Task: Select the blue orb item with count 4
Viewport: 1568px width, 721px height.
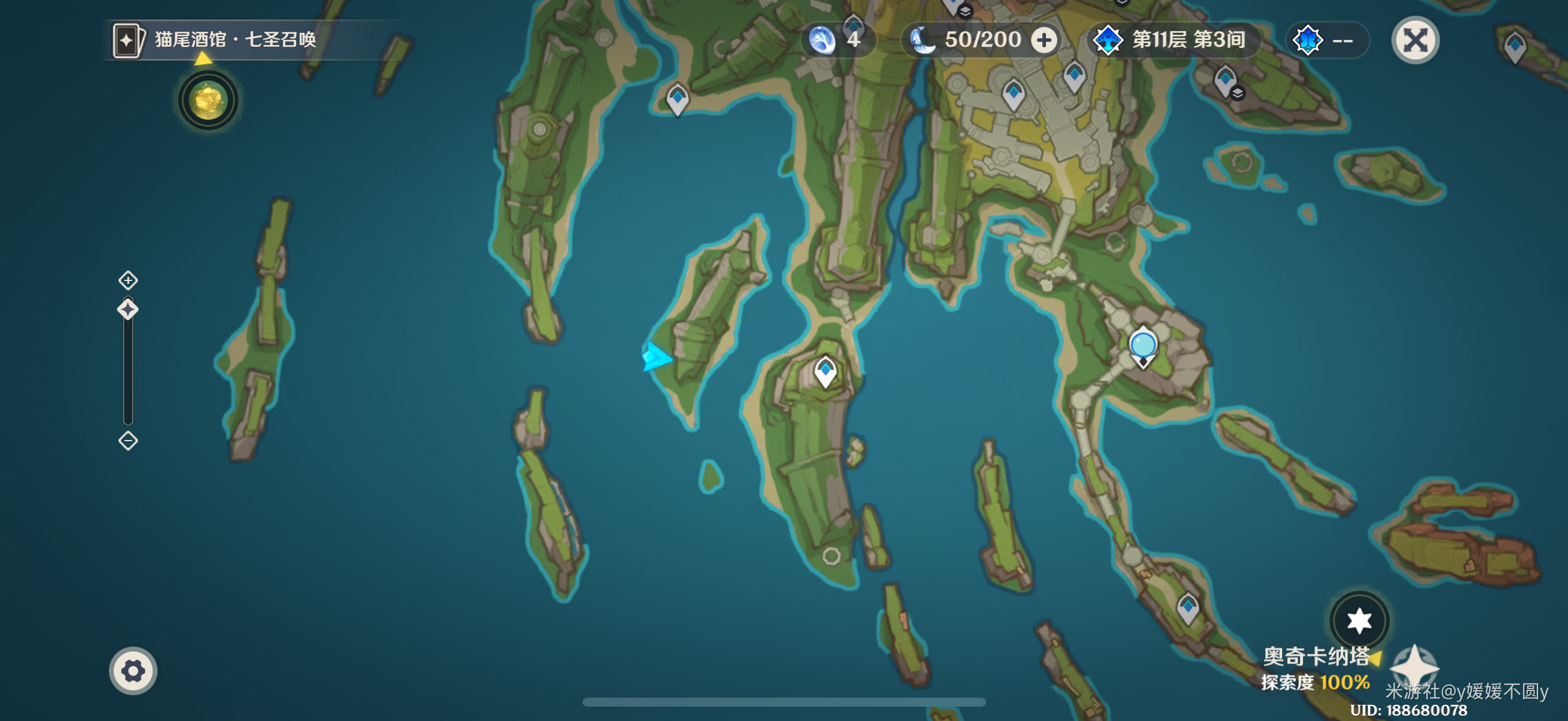Action: [822, 40]
